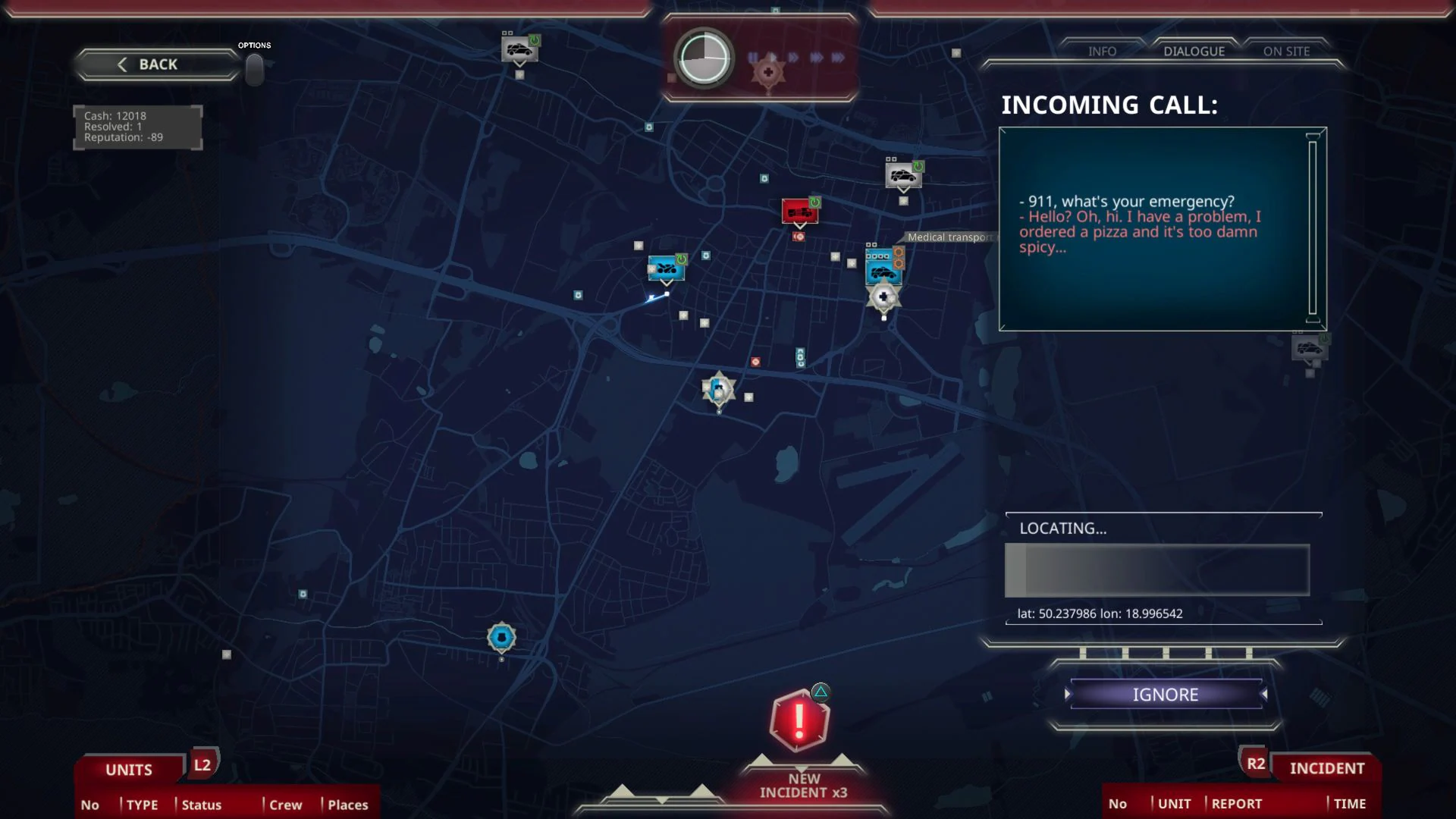Pause the game clock

pyautogui.click(x=753, y=55)
